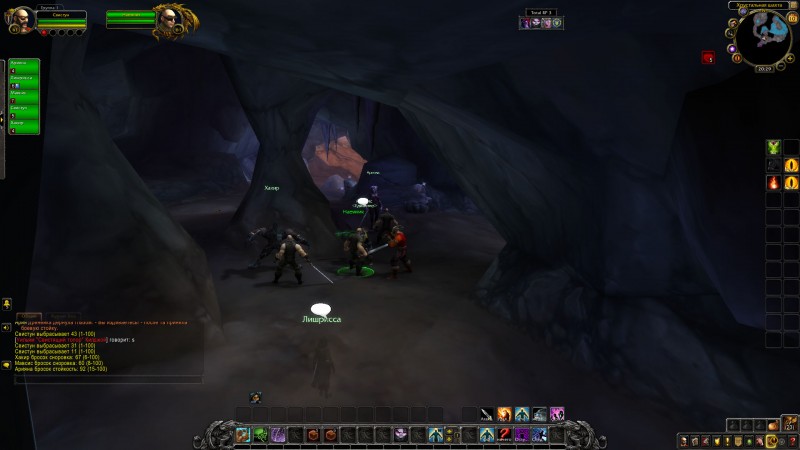Select the bottom raid member in green frames
Image resolution: width=800 pixels, height=450 pixels.
pyautogui.click(x=25, y=127)
